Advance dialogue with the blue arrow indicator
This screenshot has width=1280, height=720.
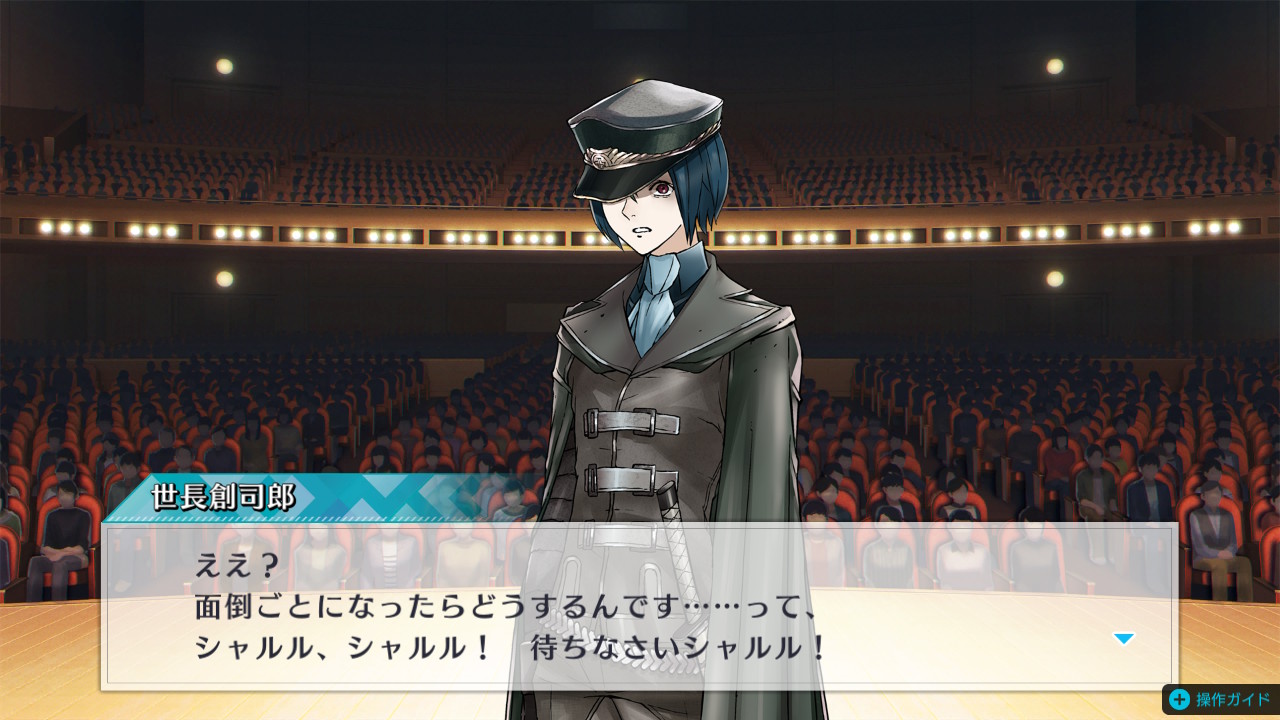(x=1124, y=639)
